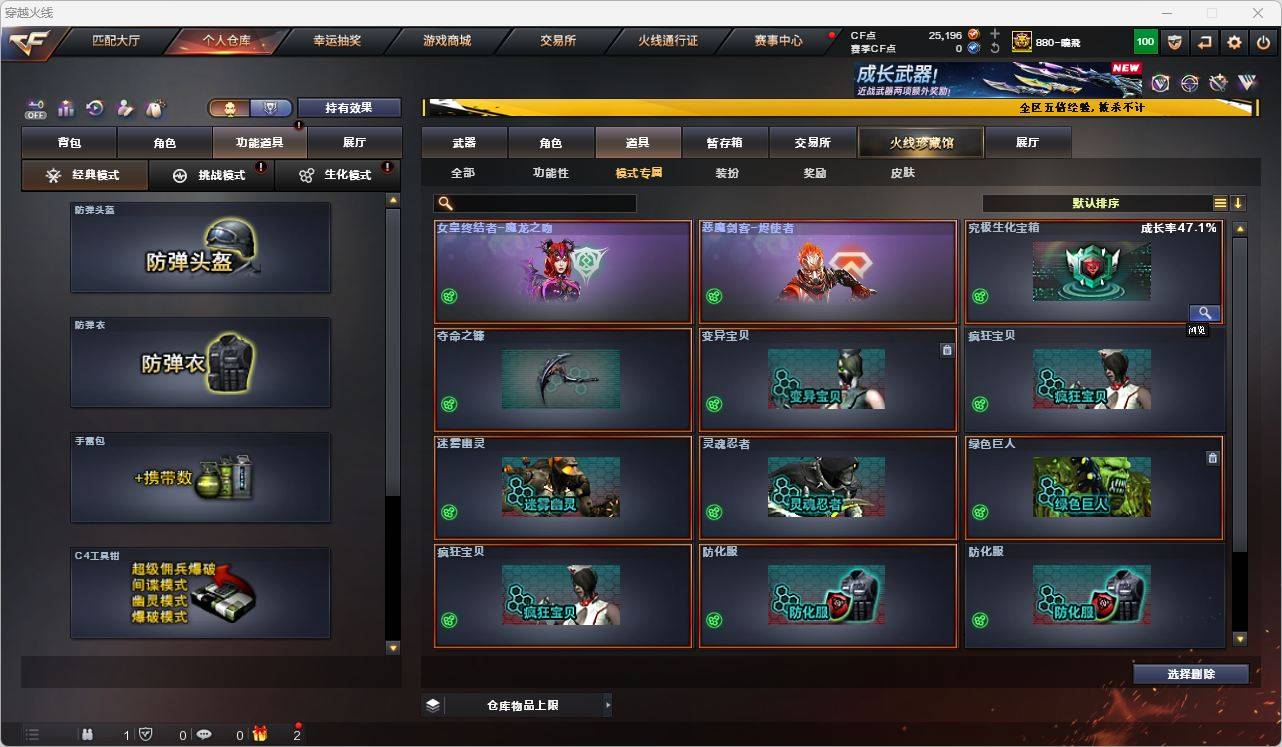This screenshot has width=1282, height=747.
Task: Click inside the item search input field
Action: tap(540, 203)
